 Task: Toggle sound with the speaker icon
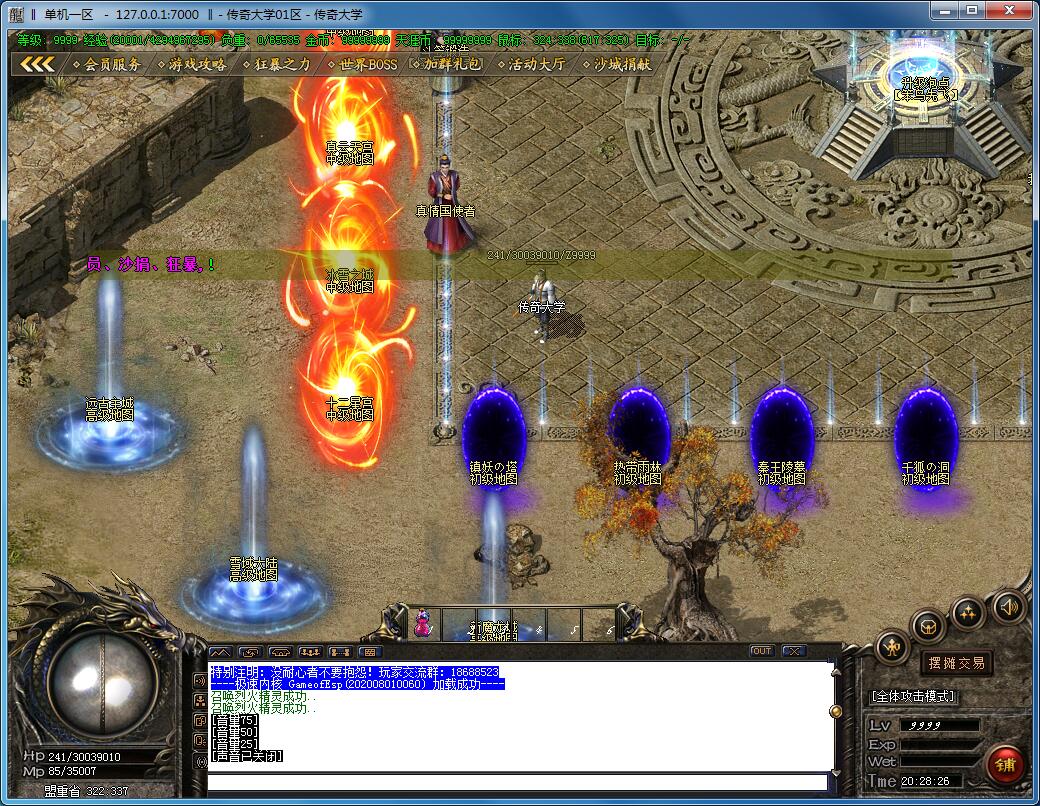[1007, 605]
